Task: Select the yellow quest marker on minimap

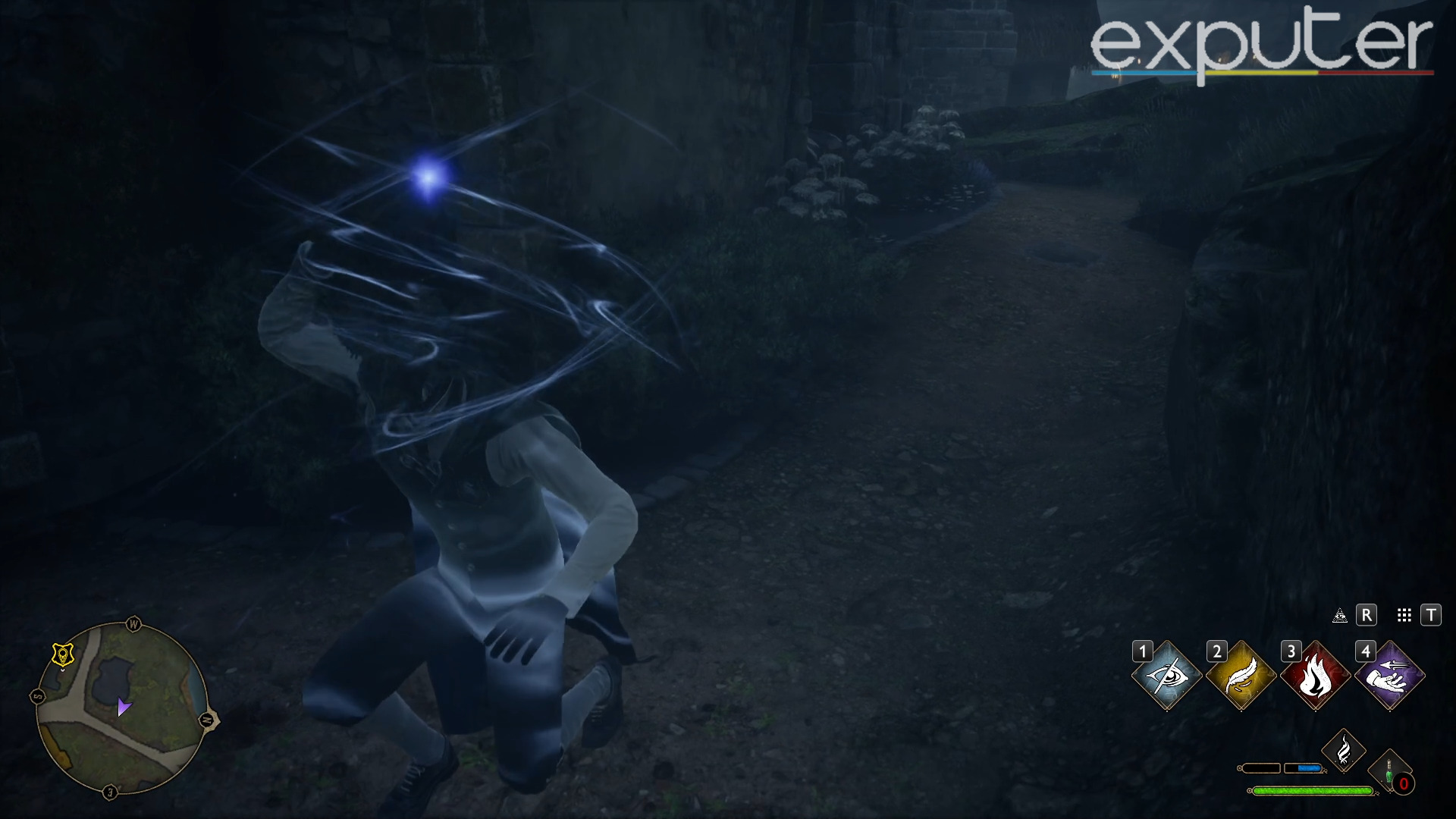Action: click(63, 654)
